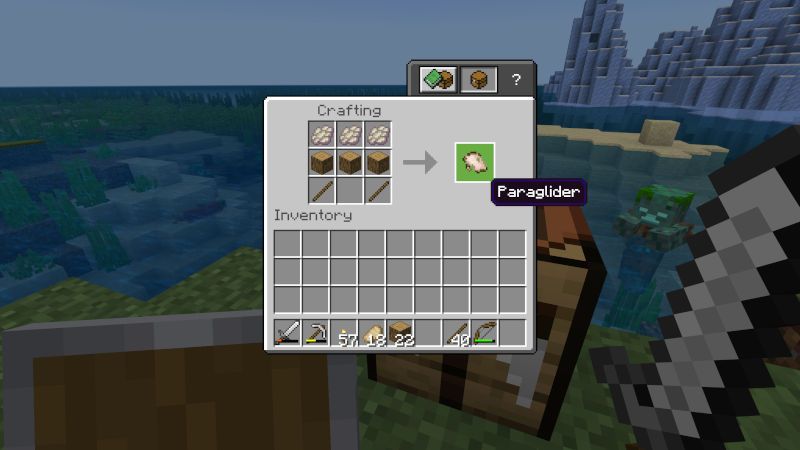The width and height of the screenshot is (800, 450).
Task: Select the sword in the hotbar
Action: tap(288, 334)
